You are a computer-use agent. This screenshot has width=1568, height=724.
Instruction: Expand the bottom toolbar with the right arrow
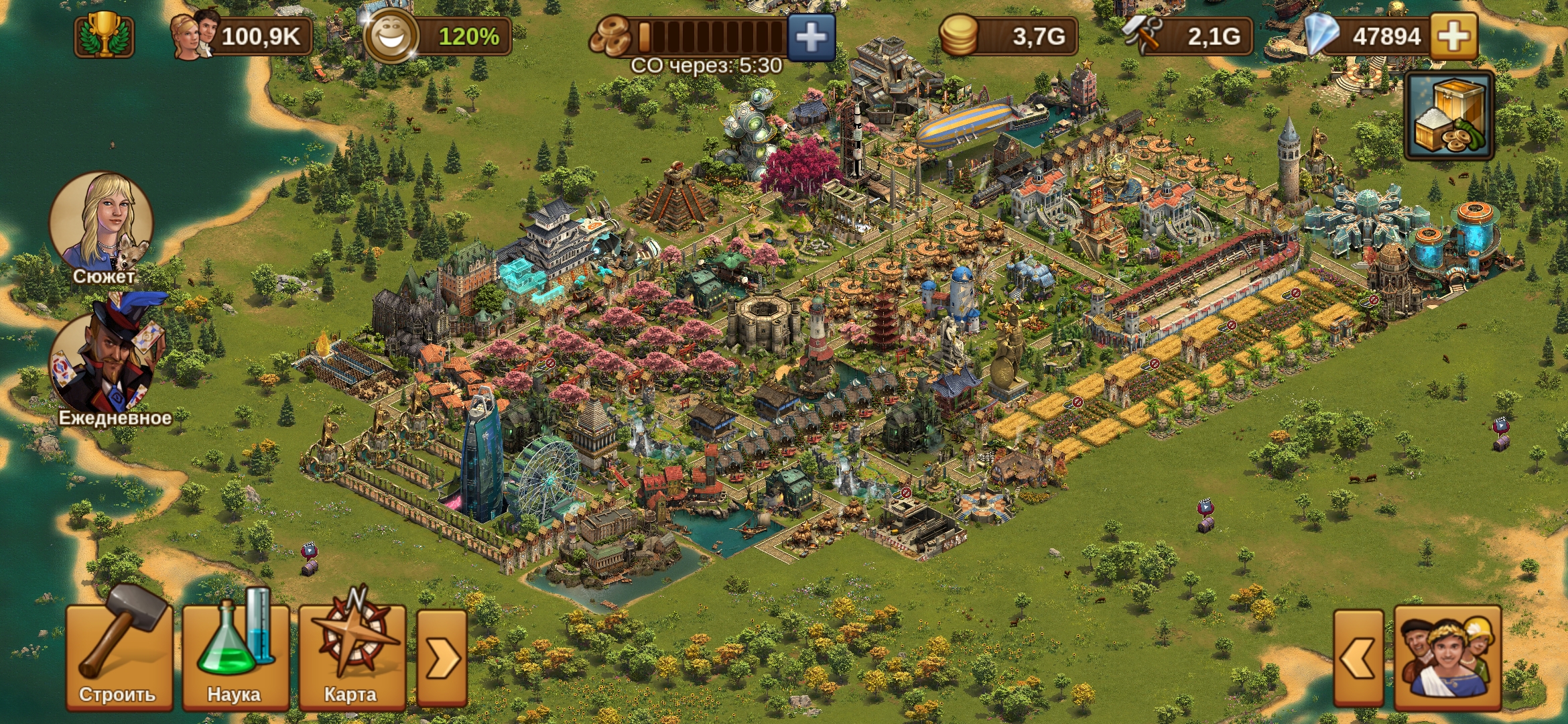coord(443,660)
